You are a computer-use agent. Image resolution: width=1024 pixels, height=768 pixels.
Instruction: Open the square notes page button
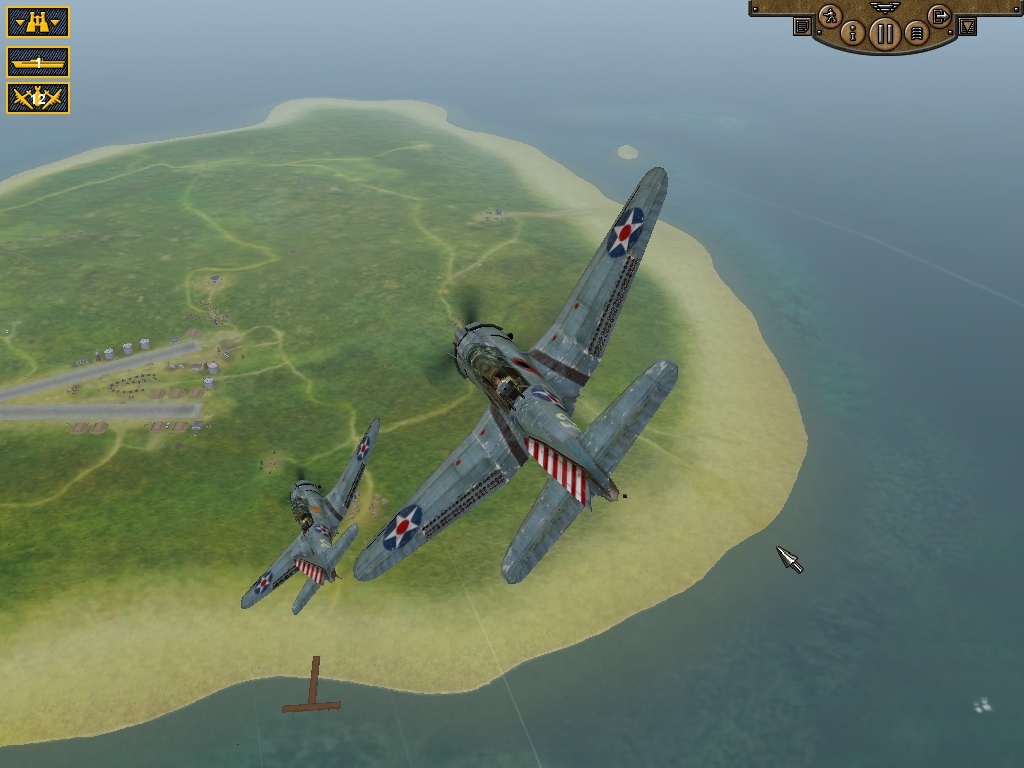coord(802,27)
